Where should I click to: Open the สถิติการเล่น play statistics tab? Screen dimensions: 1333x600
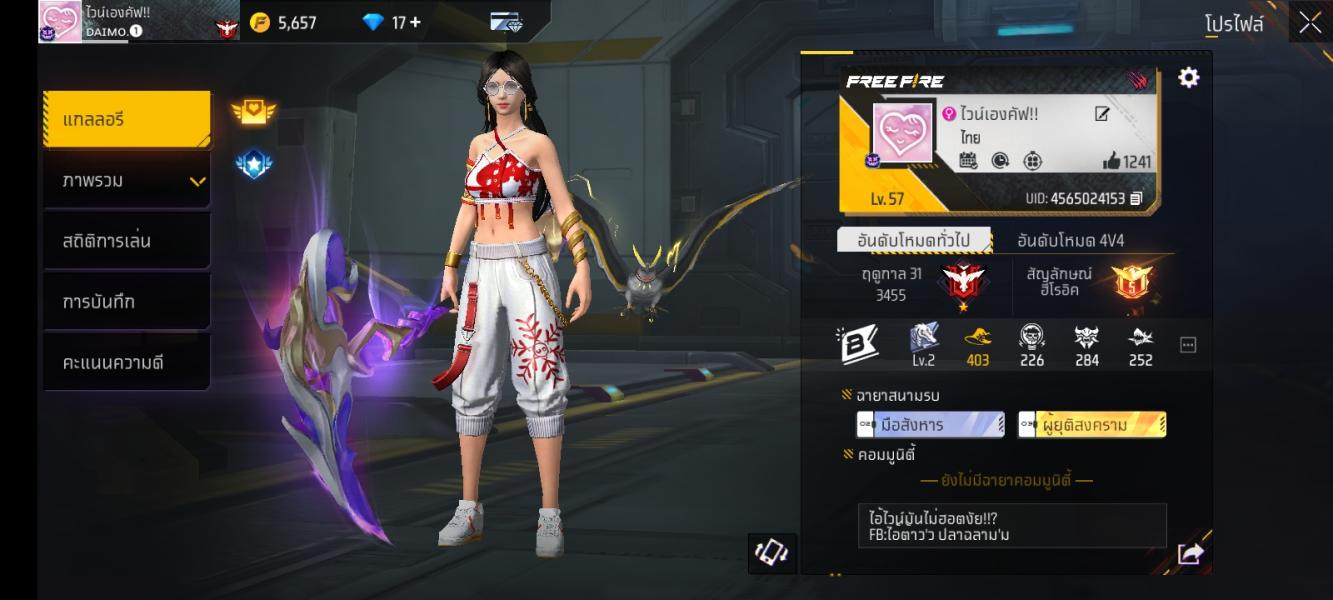point(127,241)
